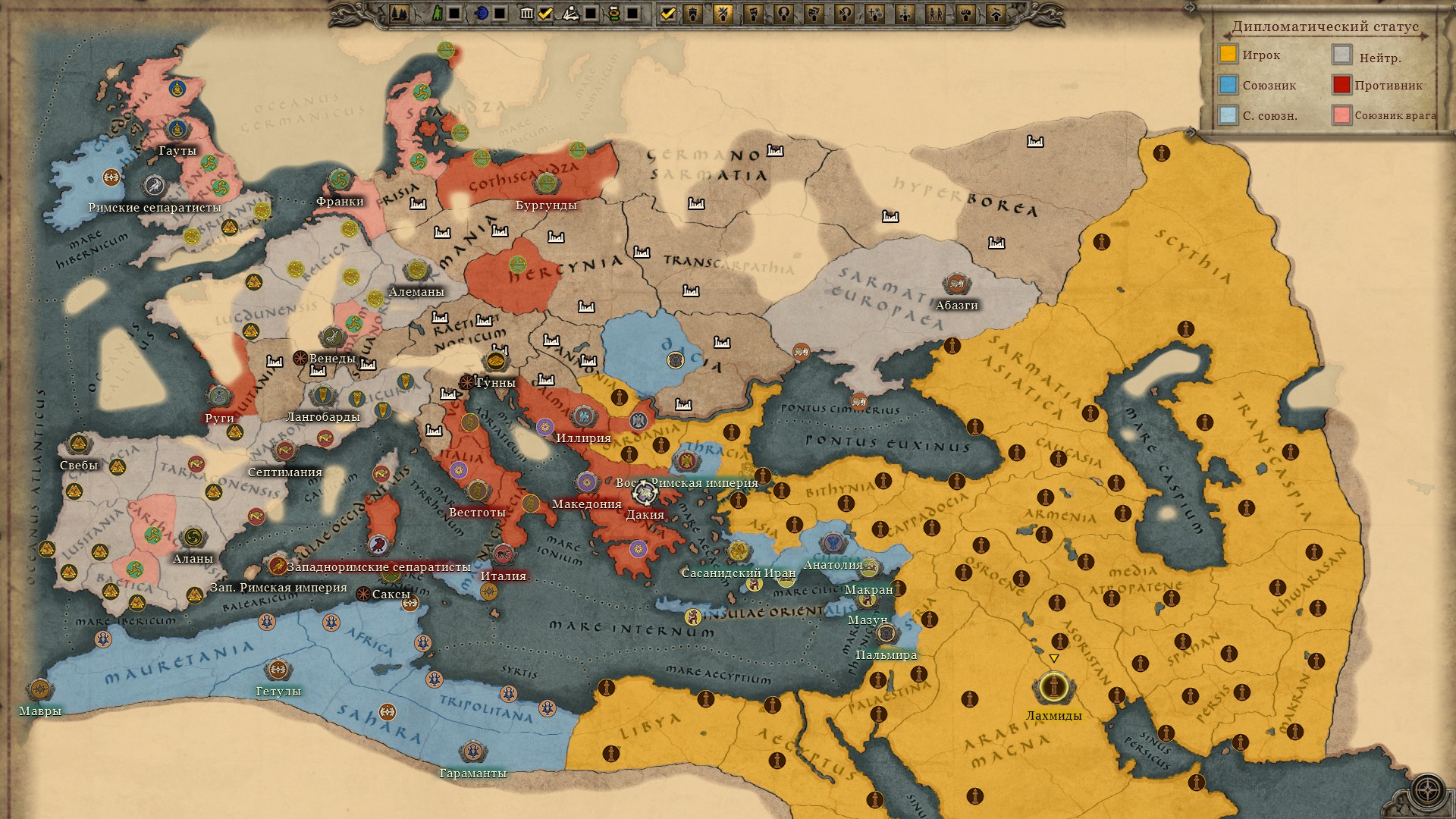
Task: Select the Лахмиды faction marker
Action: 1053,688
